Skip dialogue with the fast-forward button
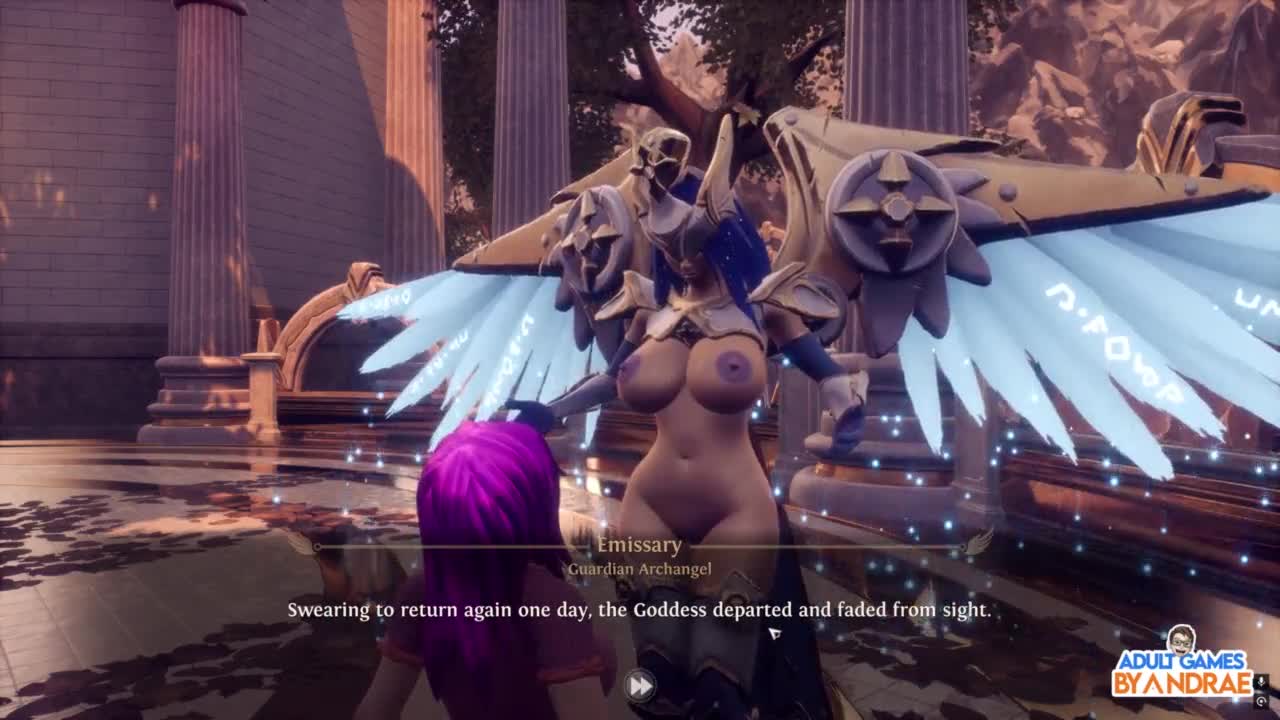The image size is (1280, 720). coord(639,686)
